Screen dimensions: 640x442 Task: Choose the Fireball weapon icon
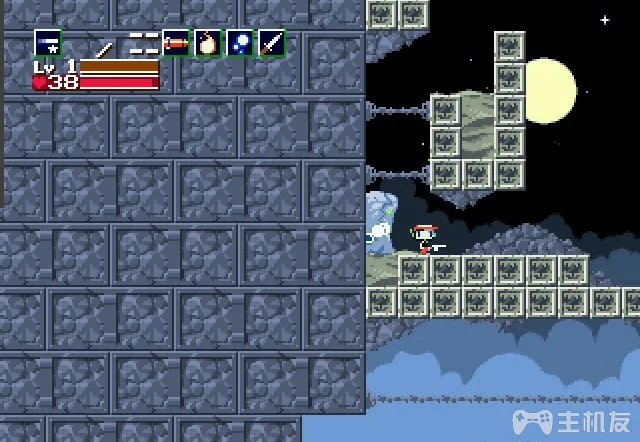pyautogui.click(x=208, y=43)
